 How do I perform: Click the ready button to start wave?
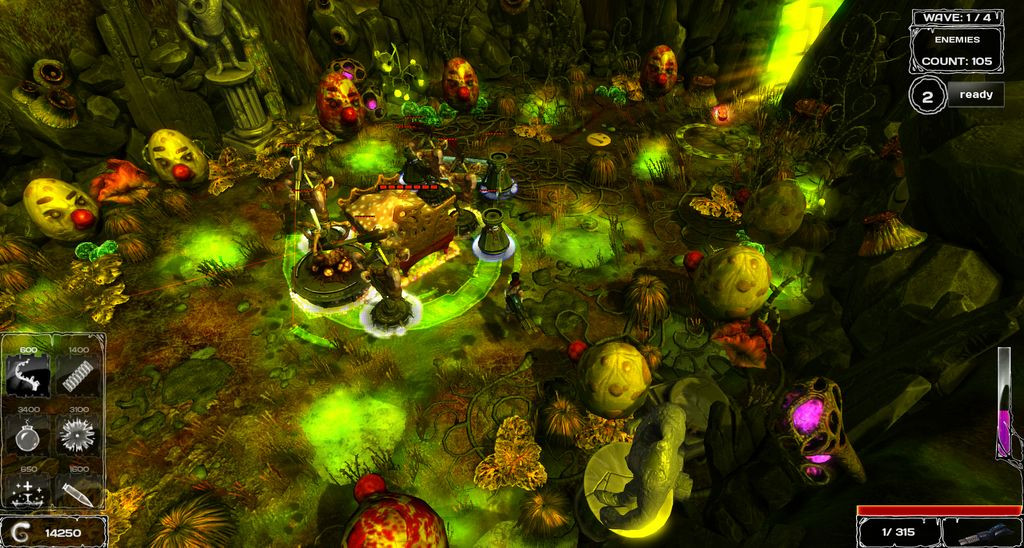(975, 95)
